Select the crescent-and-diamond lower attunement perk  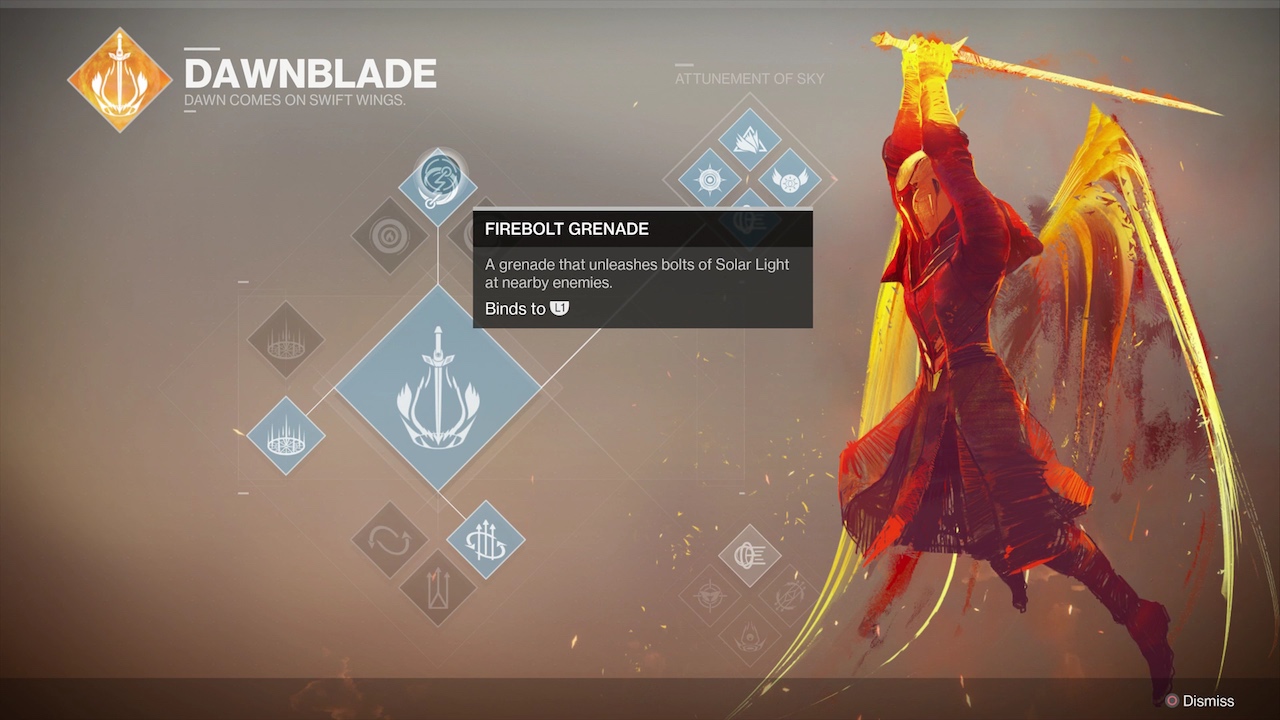coord(789,596)
